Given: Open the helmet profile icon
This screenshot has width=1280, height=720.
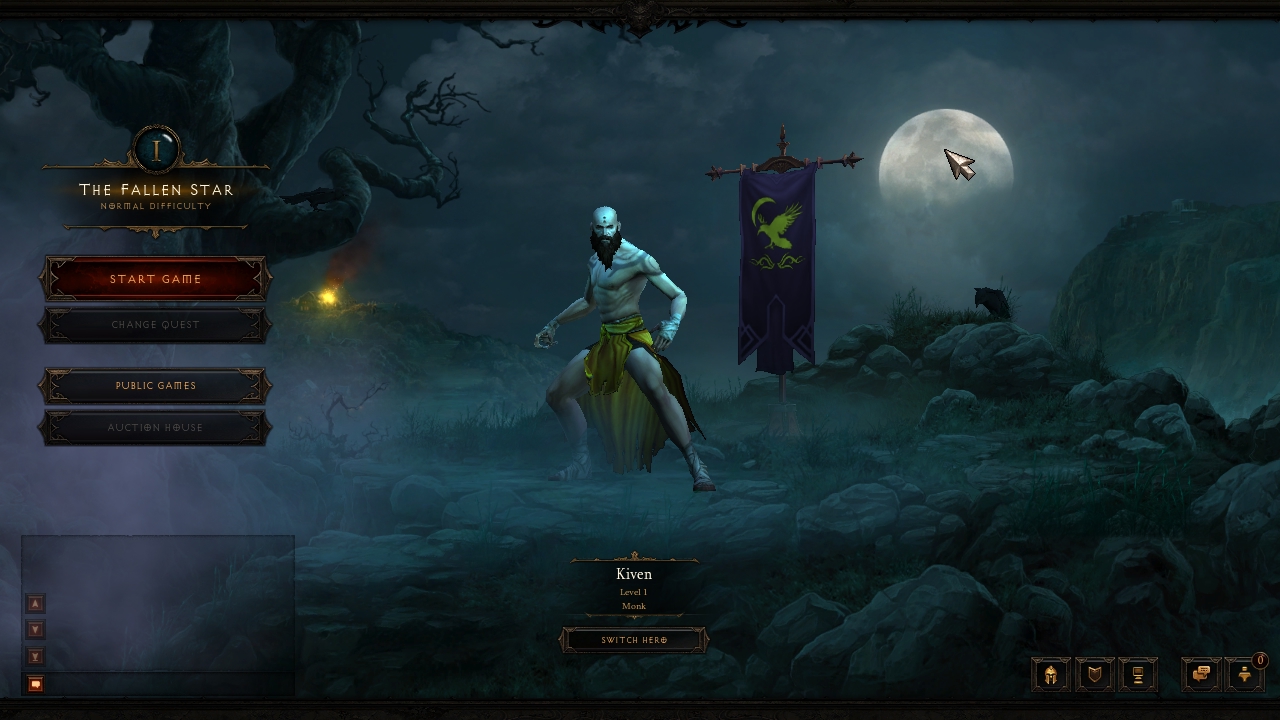Looking at the screenshot, I should tap(1051, 675).
